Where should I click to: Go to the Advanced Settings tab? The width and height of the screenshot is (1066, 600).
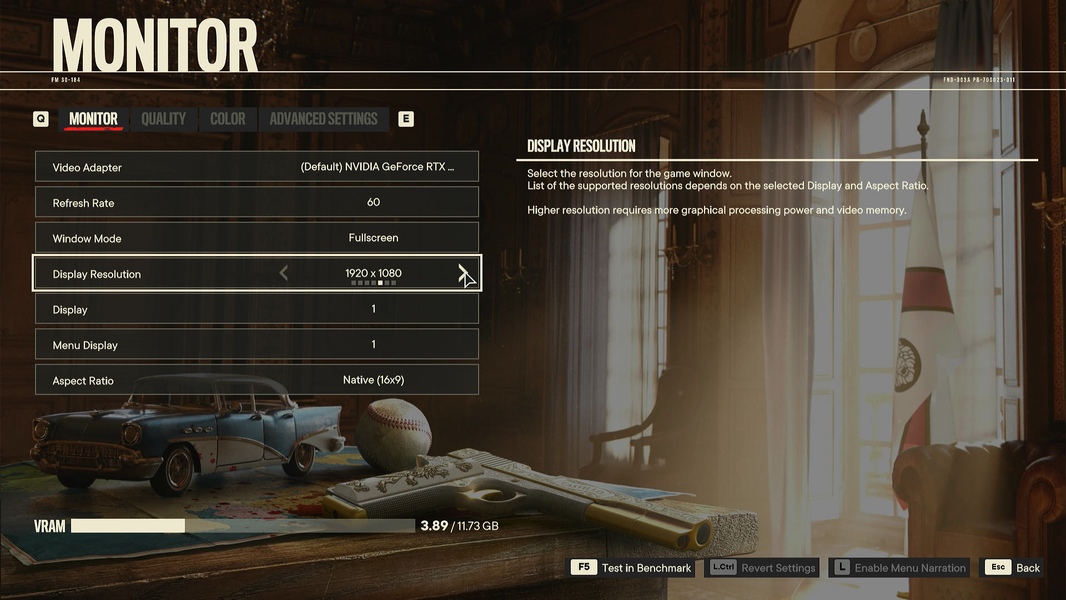(323, 119)
